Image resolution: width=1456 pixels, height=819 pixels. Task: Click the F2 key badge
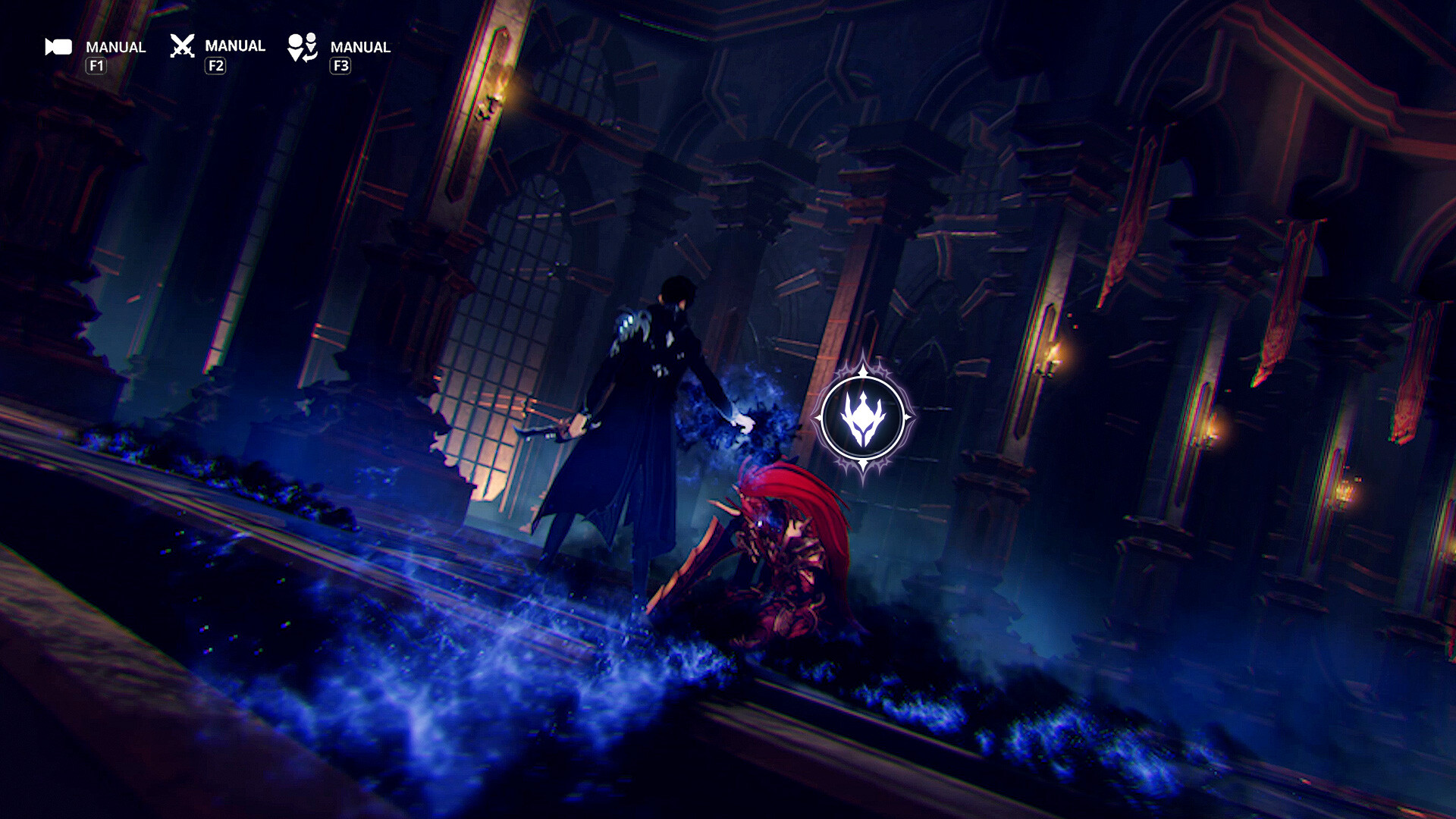[217, 66]
